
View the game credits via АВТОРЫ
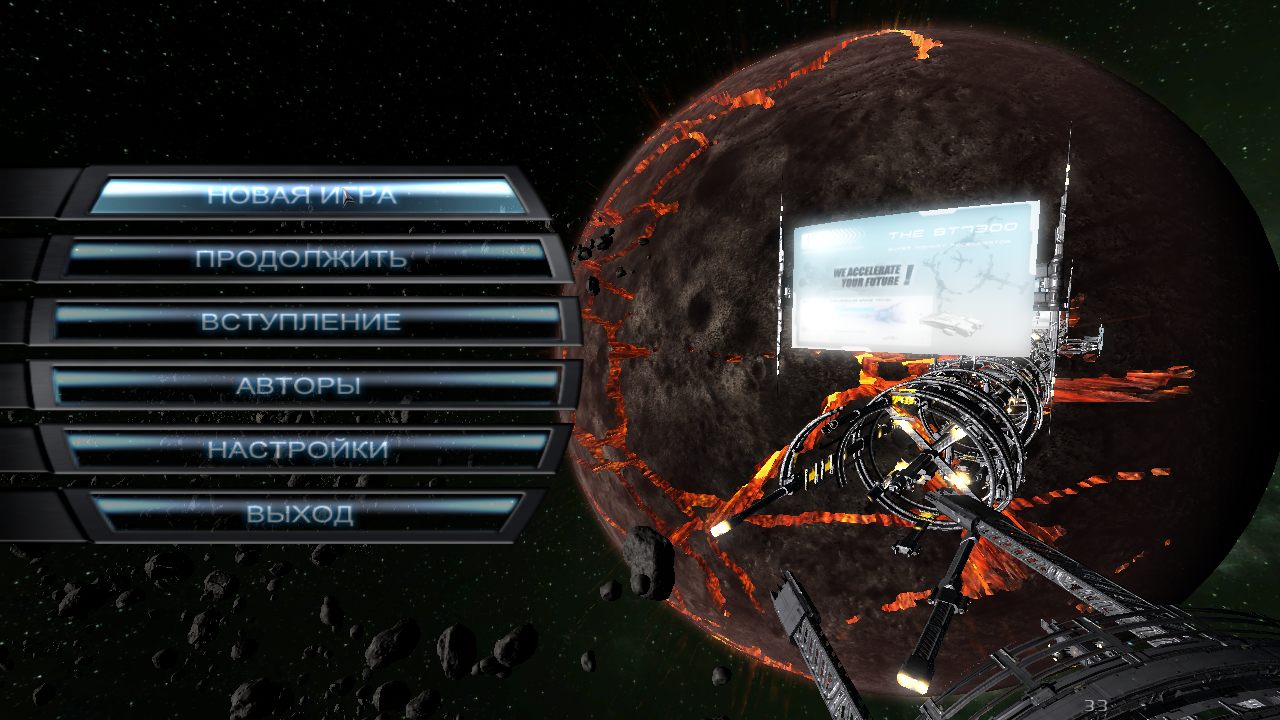[300, 382]
